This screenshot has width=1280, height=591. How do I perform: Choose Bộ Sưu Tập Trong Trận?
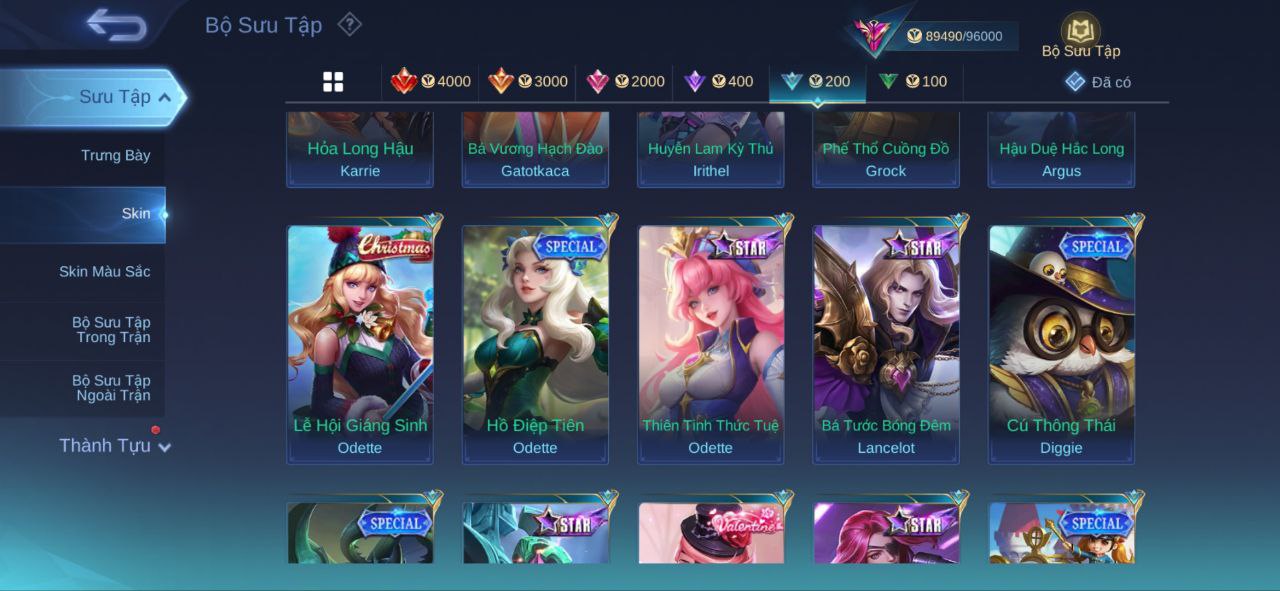click(110, 330)
